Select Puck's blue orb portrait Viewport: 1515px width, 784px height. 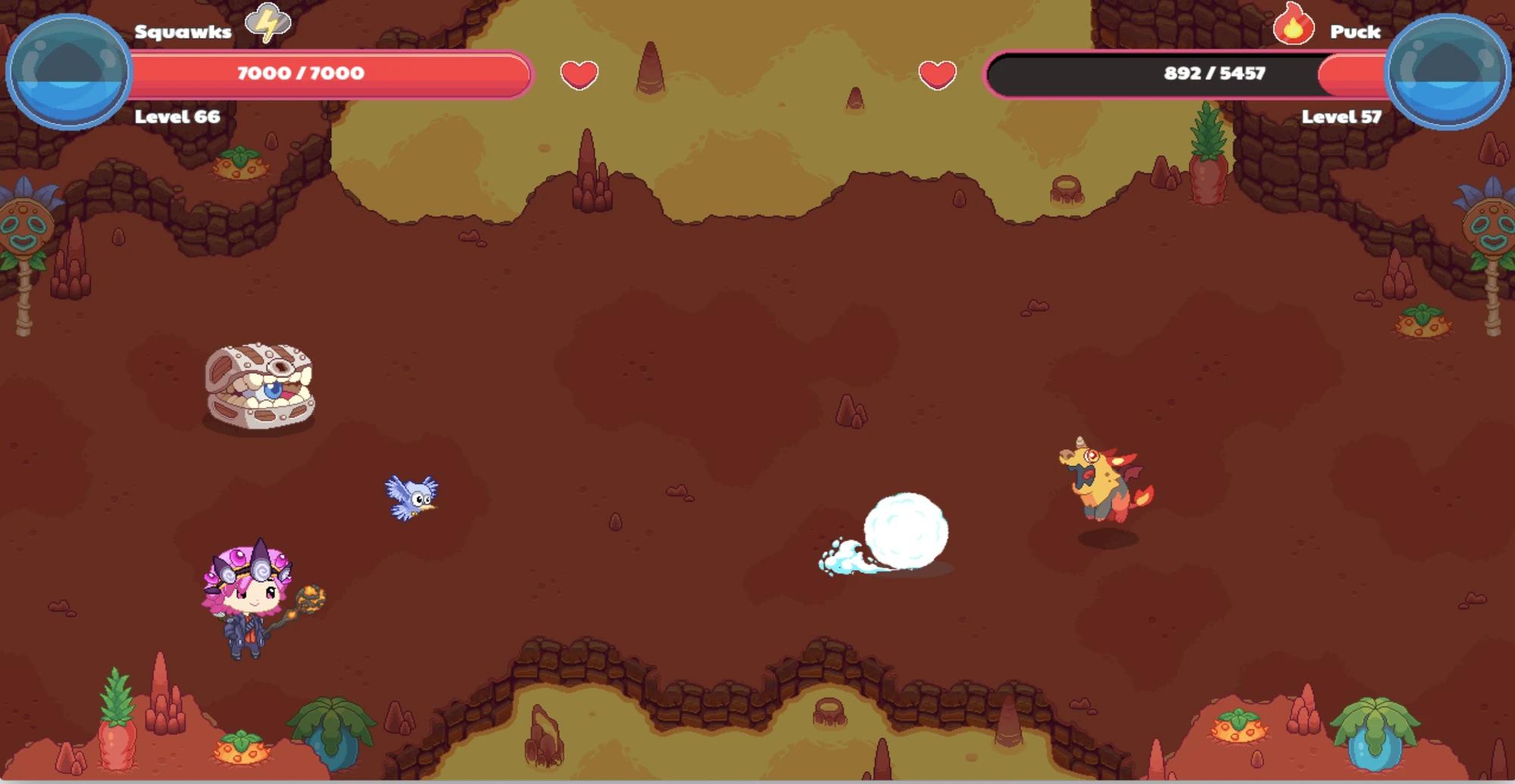(1447, 72)
